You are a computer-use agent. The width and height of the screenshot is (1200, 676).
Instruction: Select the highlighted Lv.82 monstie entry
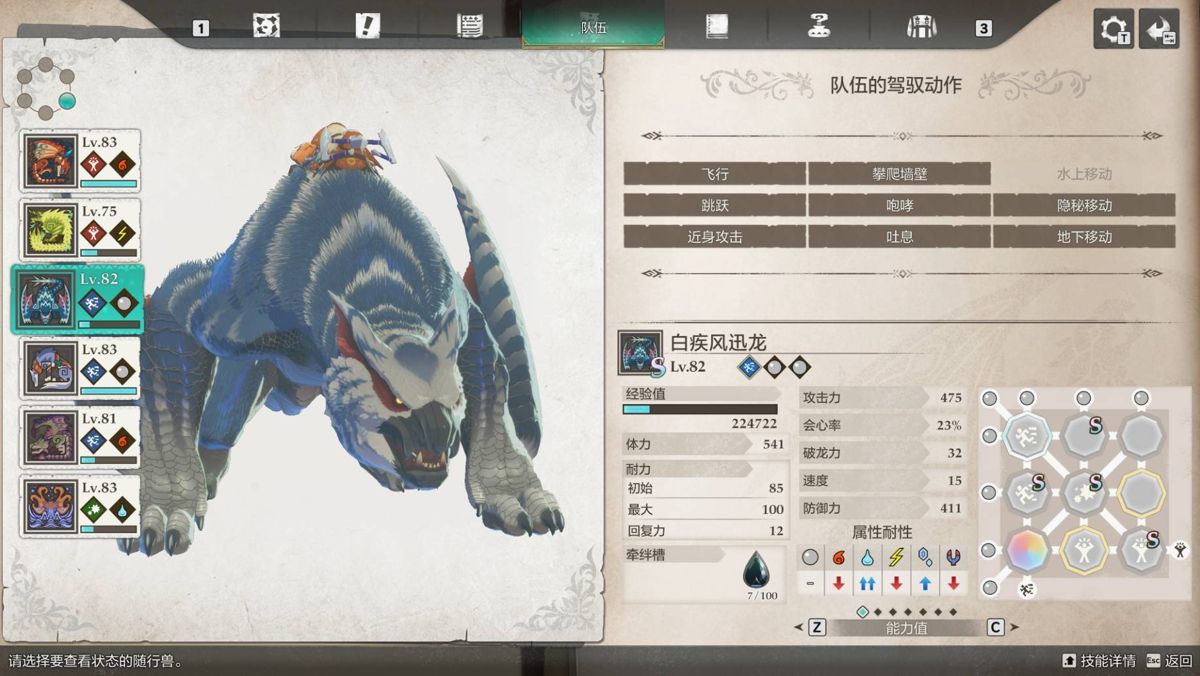(78, 298)
